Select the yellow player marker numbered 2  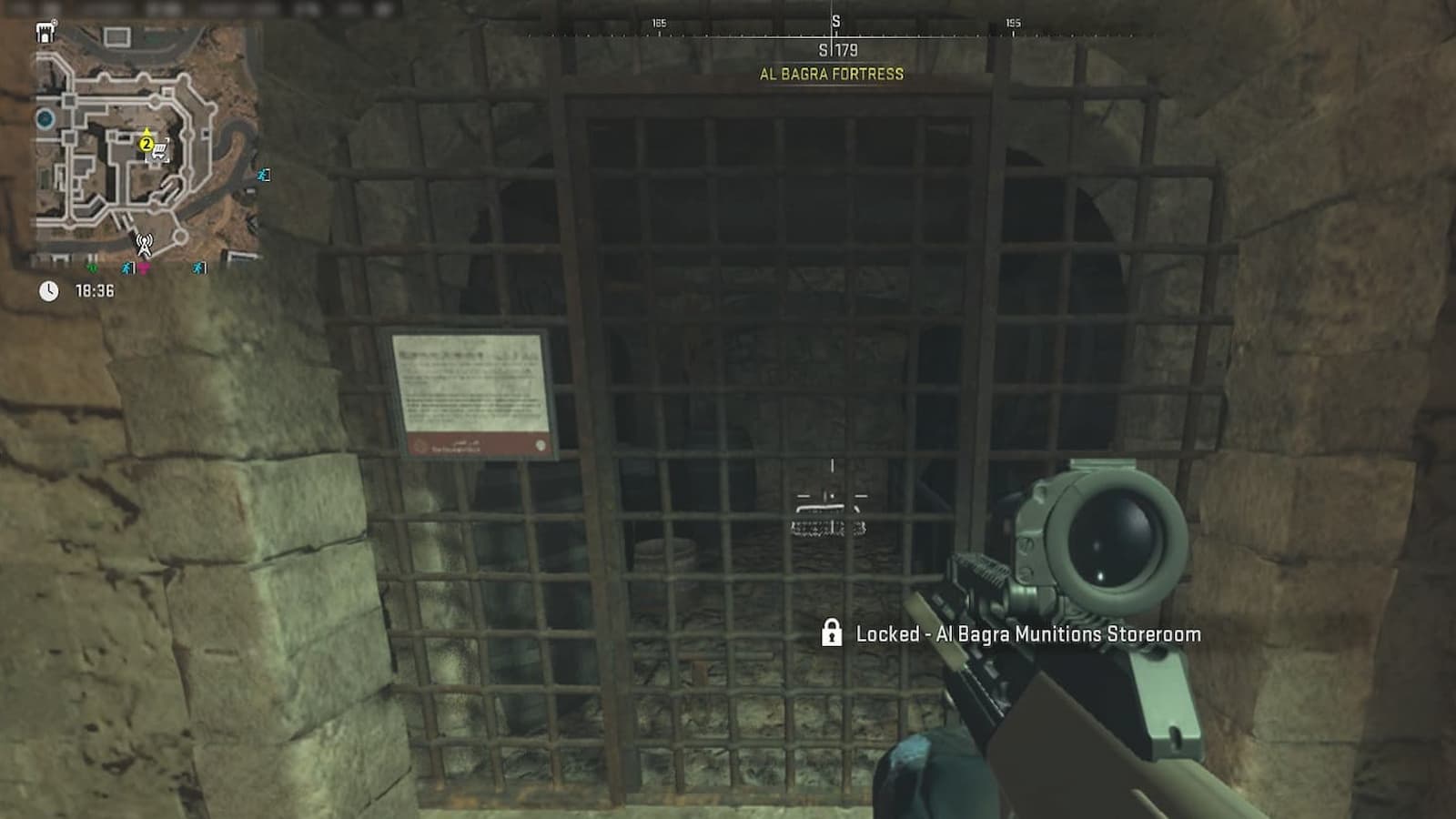tap(146, 145)
